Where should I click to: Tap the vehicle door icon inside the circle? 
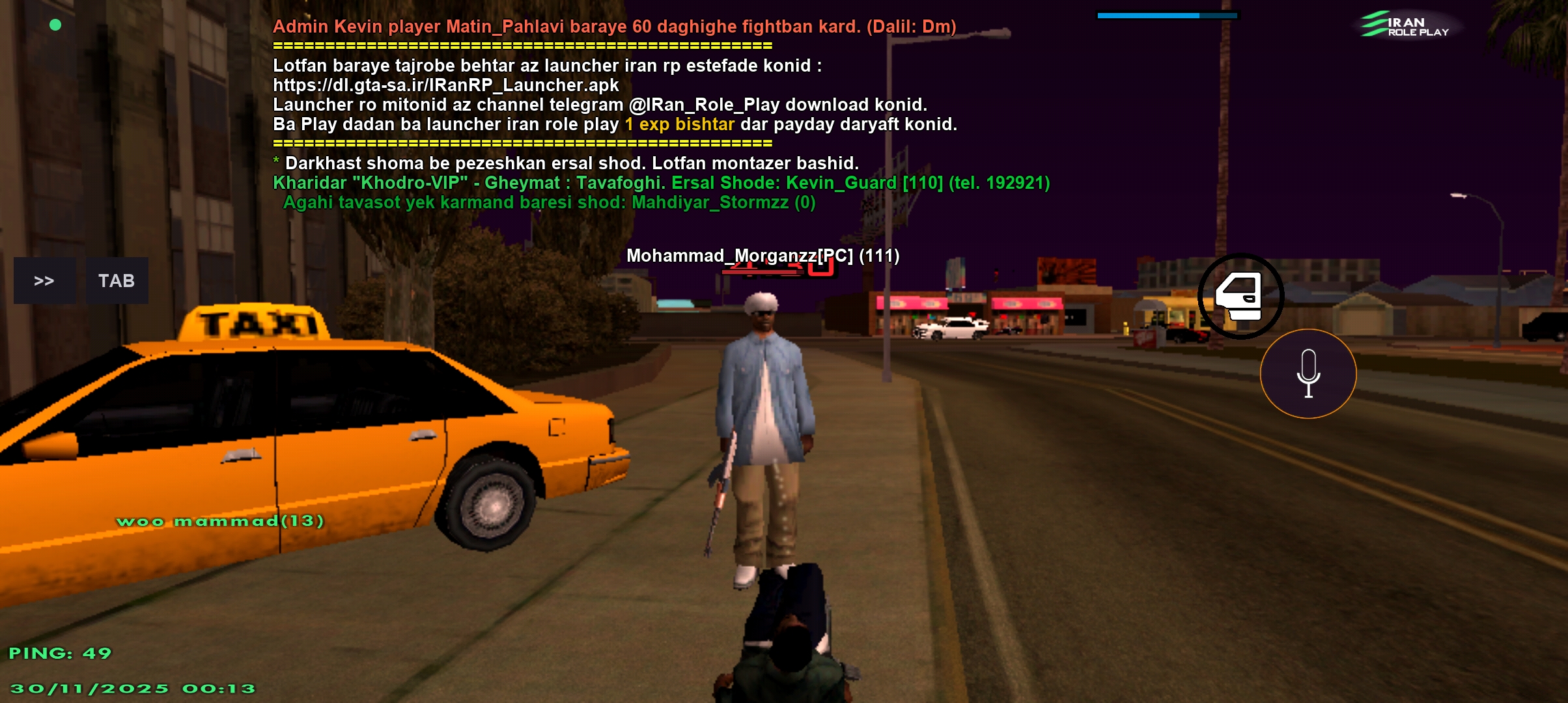1240,296
